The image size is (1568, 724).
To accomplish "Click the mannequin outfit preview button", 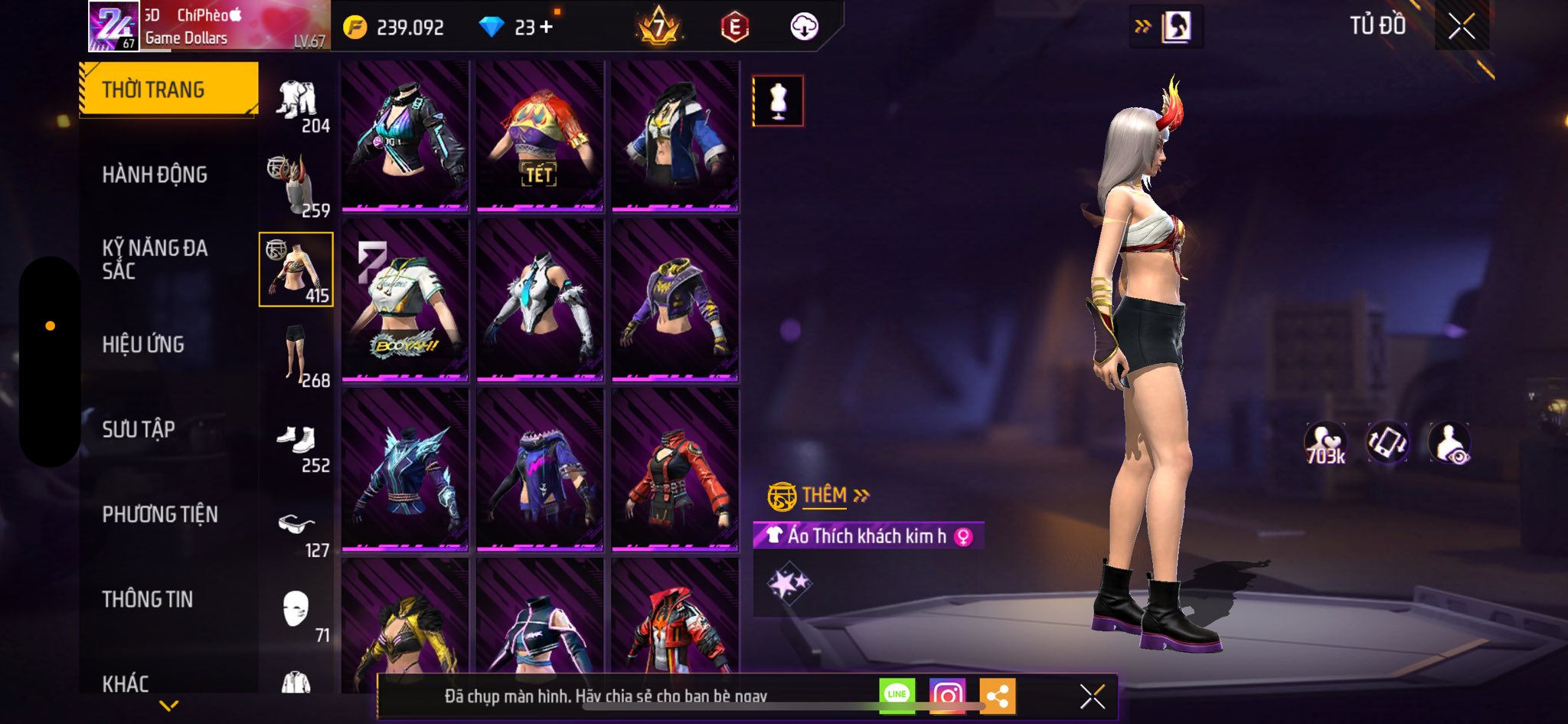I will (778, 101).
